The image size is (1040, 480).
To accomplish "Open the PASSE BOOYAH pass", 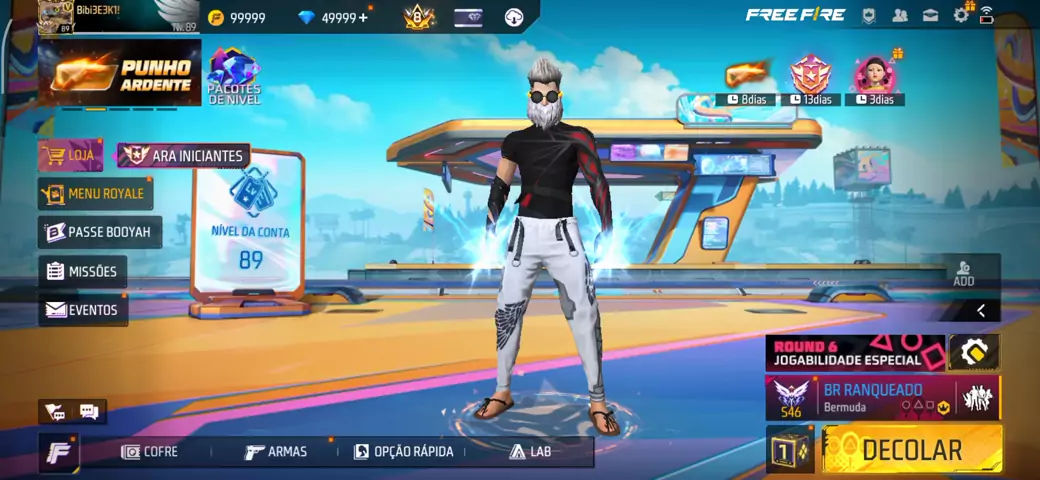I will tap(99, 232).
